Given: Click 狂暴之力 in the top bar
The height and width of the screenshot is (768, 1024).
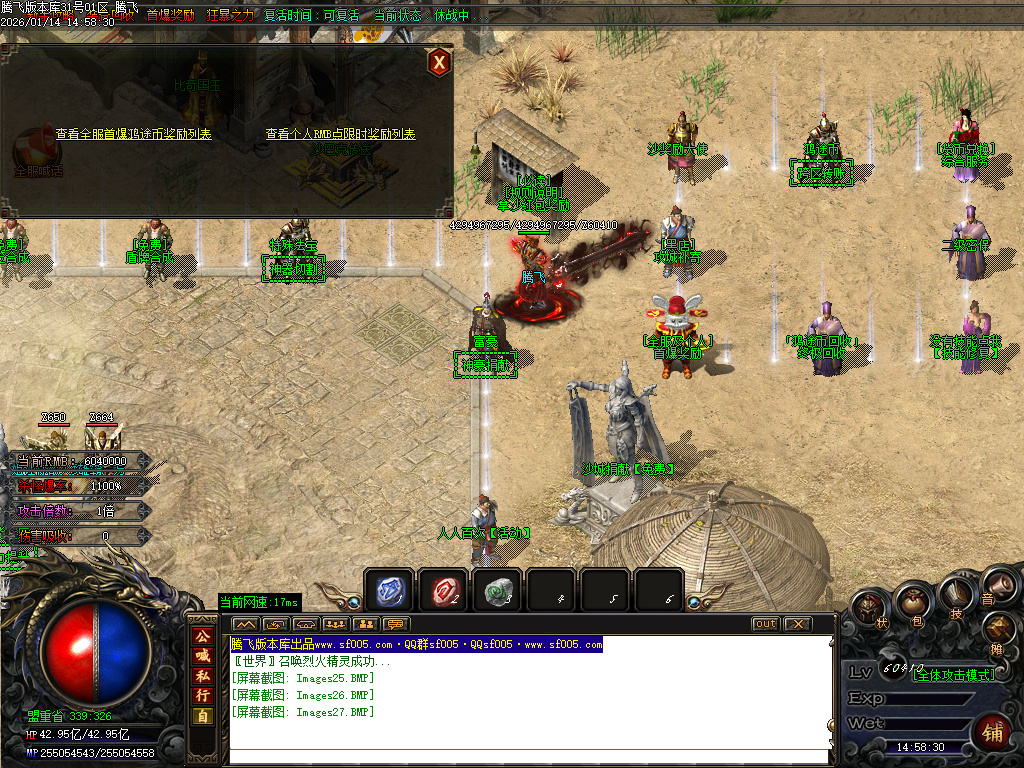Looking at the screenshot, I should tap(230, 15).
